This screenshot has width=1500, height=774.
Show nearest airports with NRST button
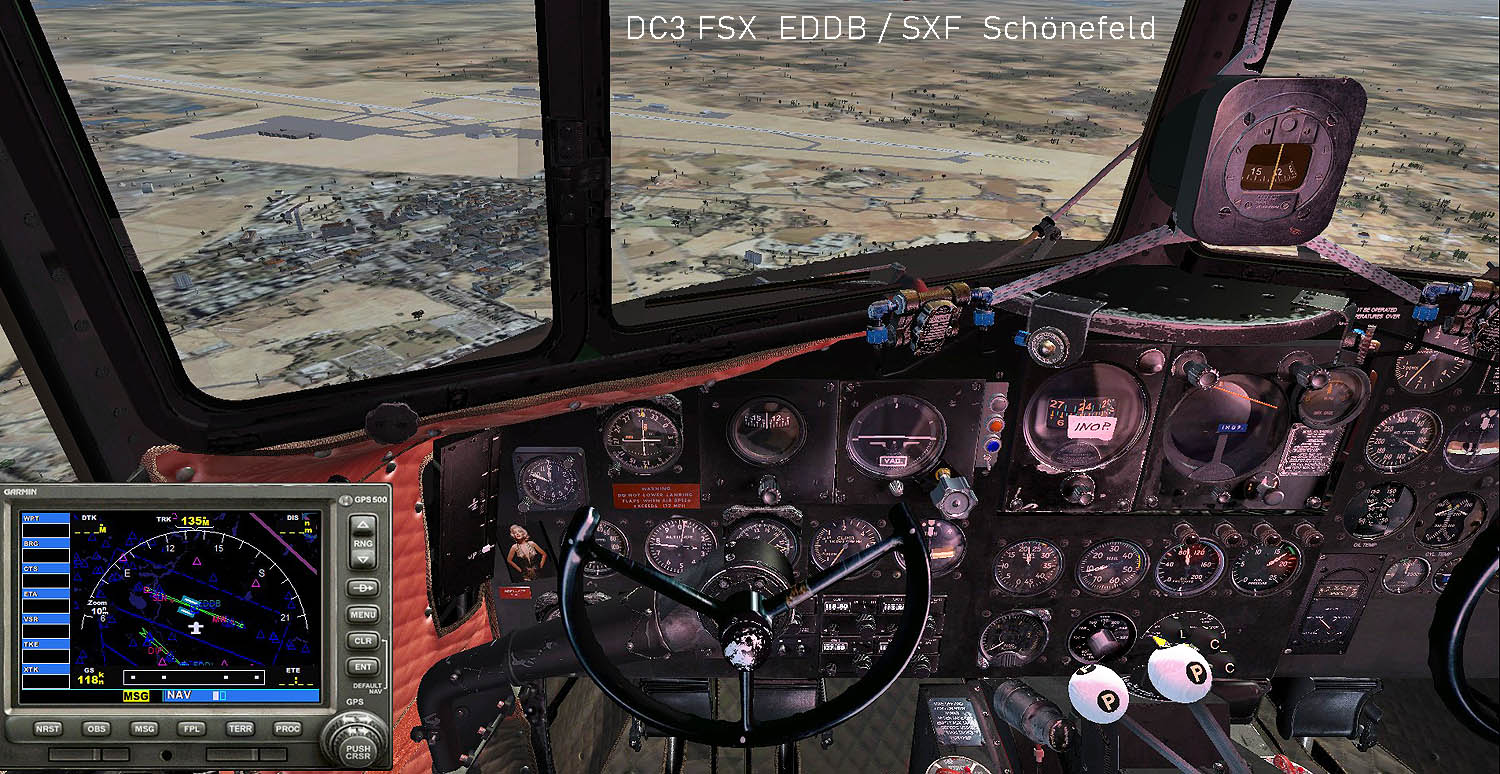[x=48, y=729]
